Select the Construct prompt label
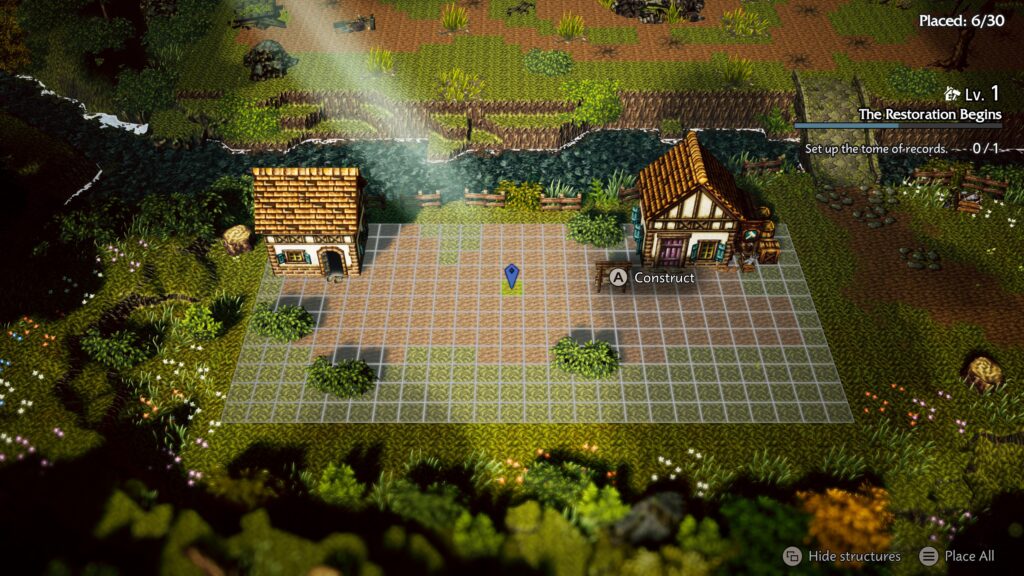 (x=663, y=278)
